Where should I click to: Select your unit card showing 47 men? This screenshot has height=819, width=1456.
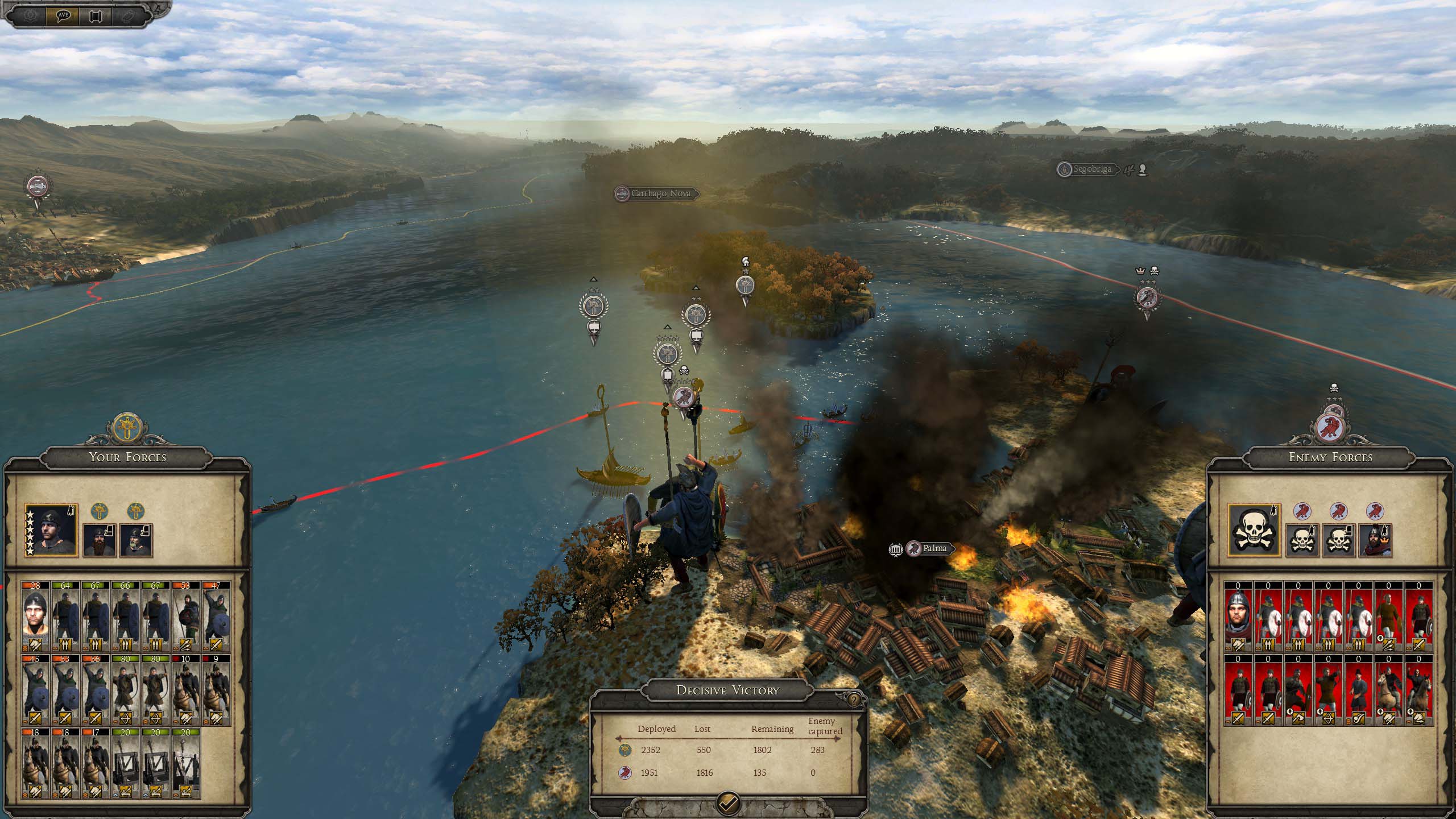216,615
